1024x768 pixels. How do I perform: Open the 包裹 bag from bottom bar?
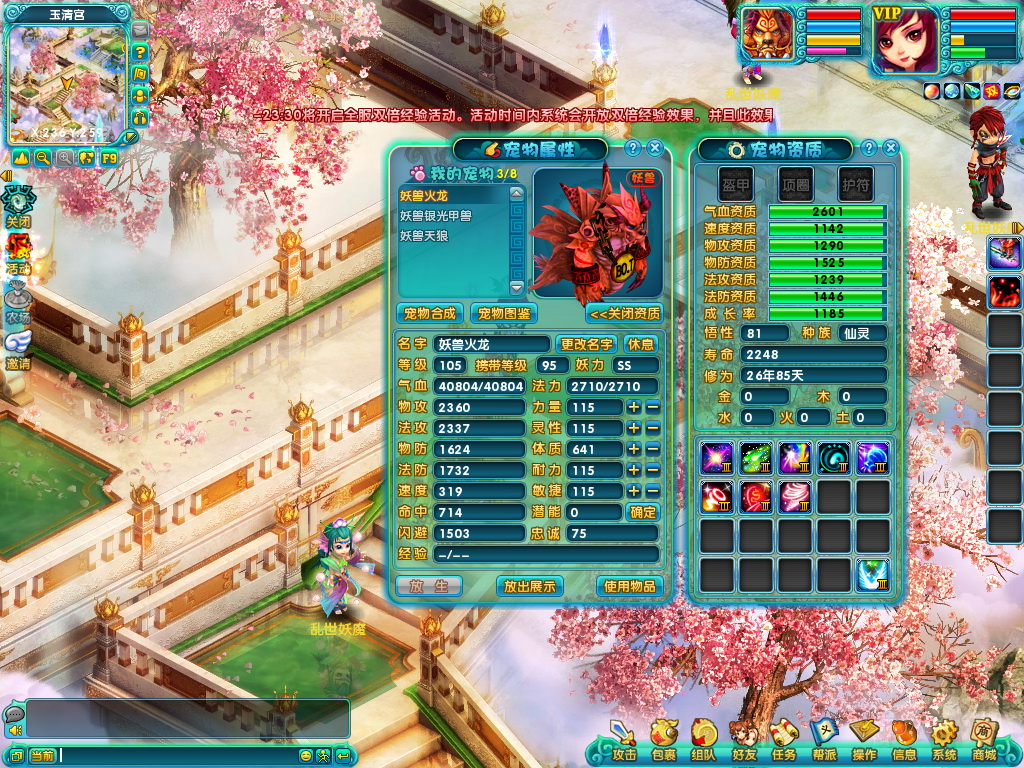tap(663, 741)
